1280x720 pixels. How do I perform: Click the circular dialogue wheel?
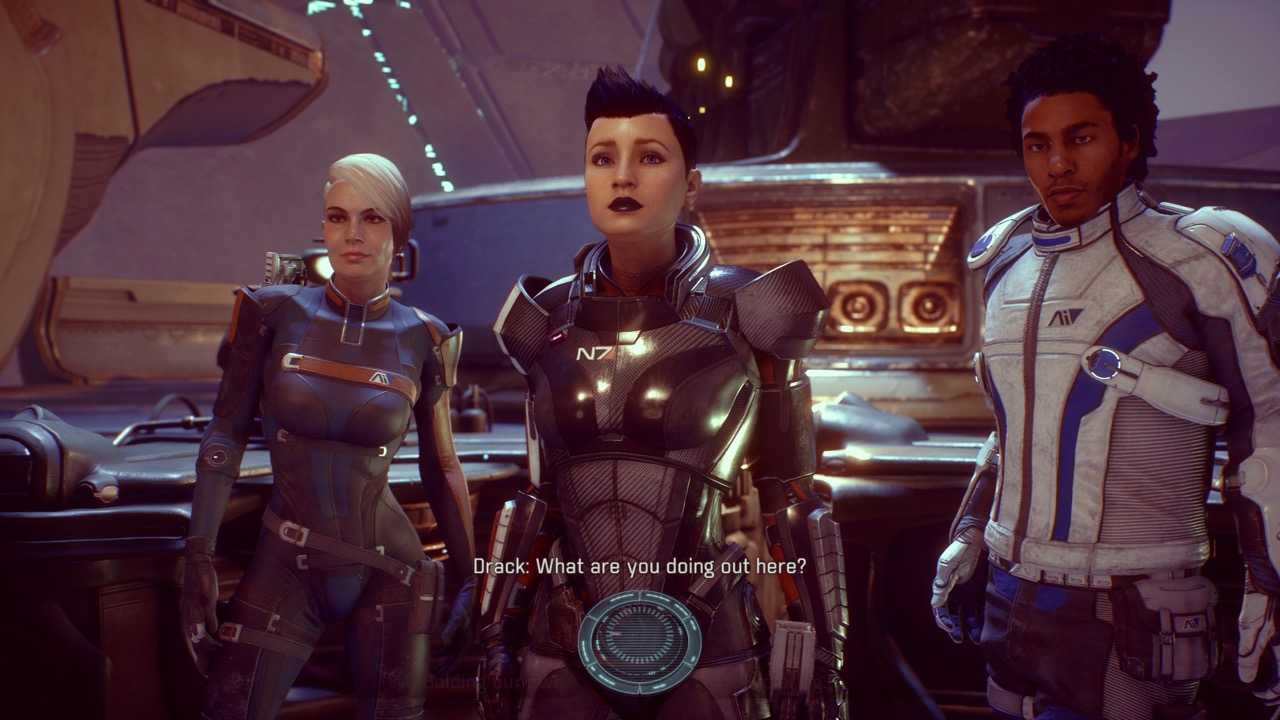[x=640, y=640]
